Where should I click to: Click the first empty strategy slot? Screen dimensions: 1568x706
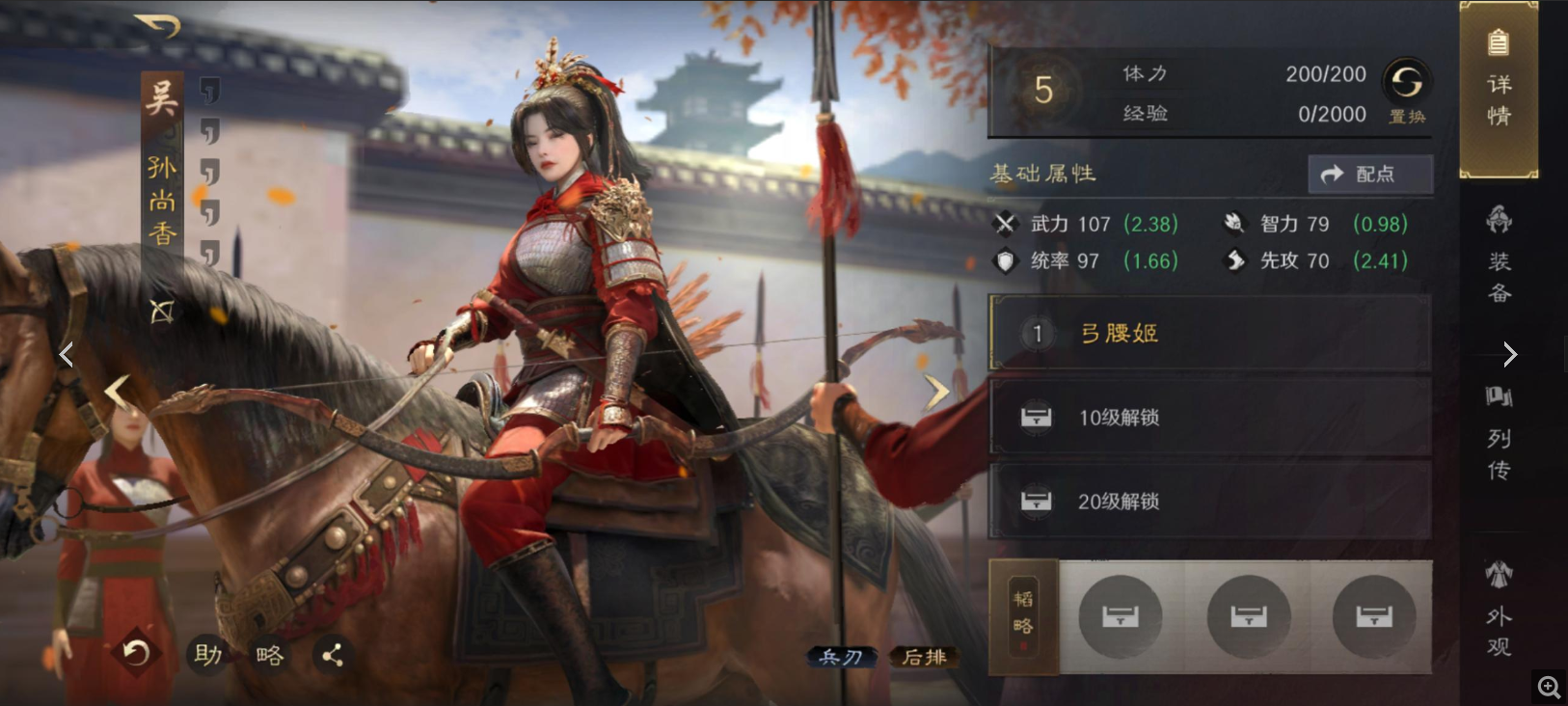1120,617
